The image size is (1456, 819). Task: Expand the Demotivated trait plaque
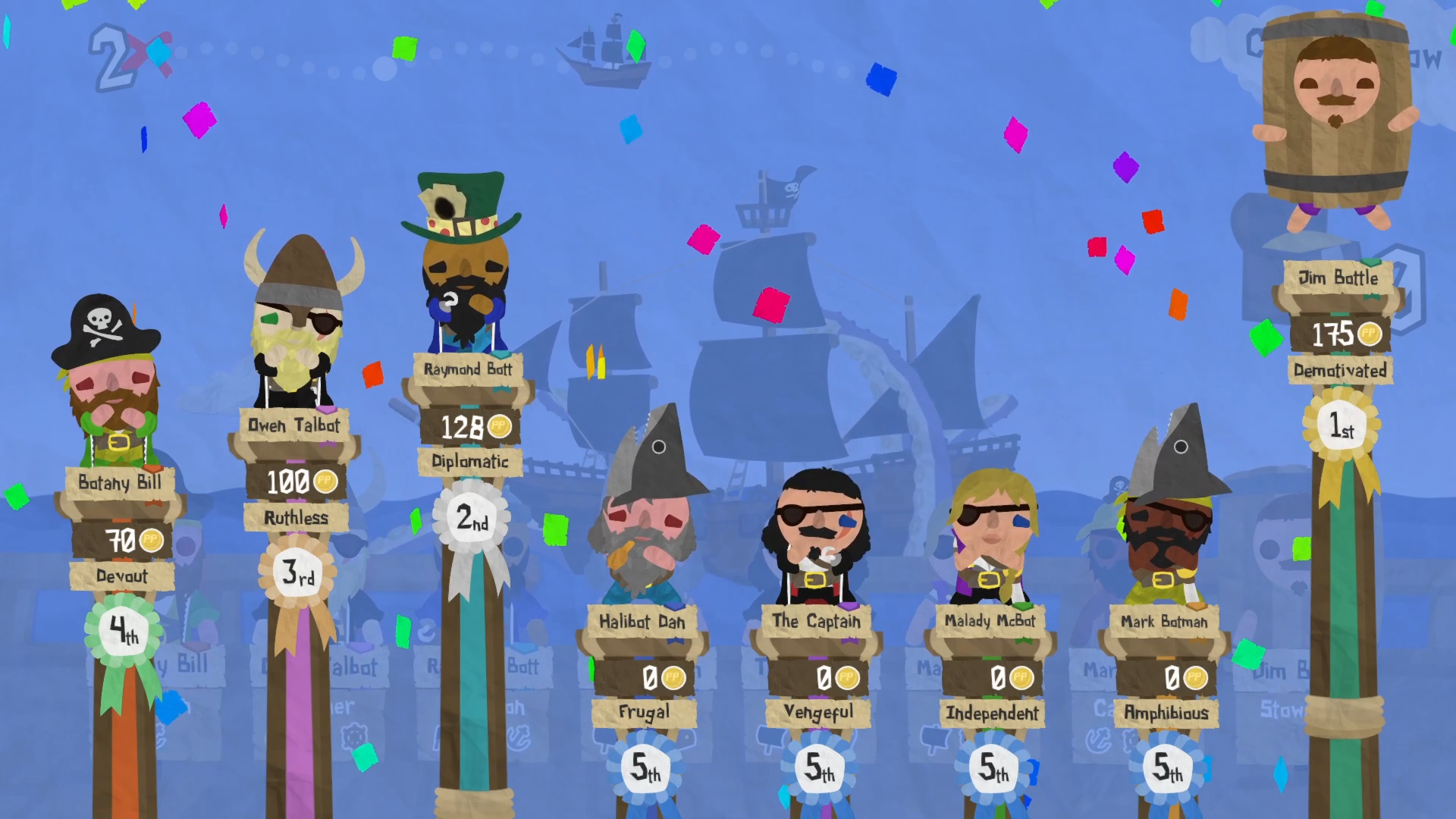(1341, 371)
